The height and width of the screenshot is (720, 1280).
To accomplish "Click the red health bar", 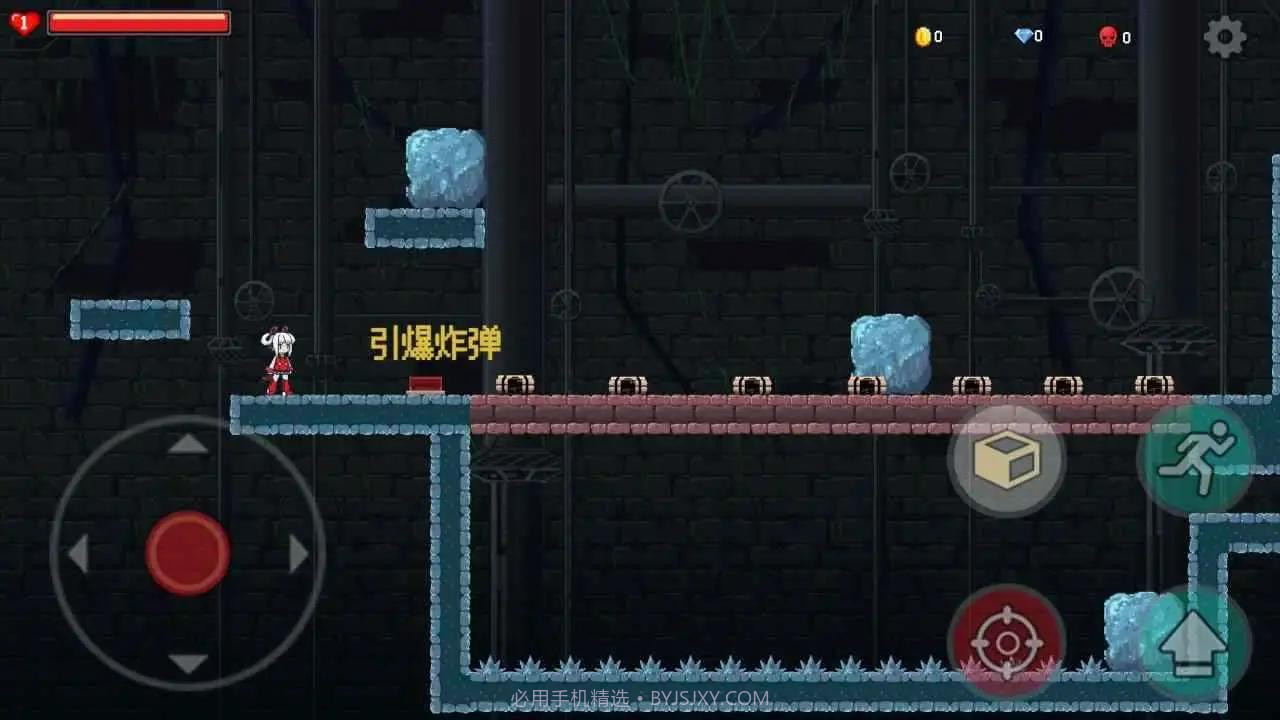I will [x=138, y=24].
